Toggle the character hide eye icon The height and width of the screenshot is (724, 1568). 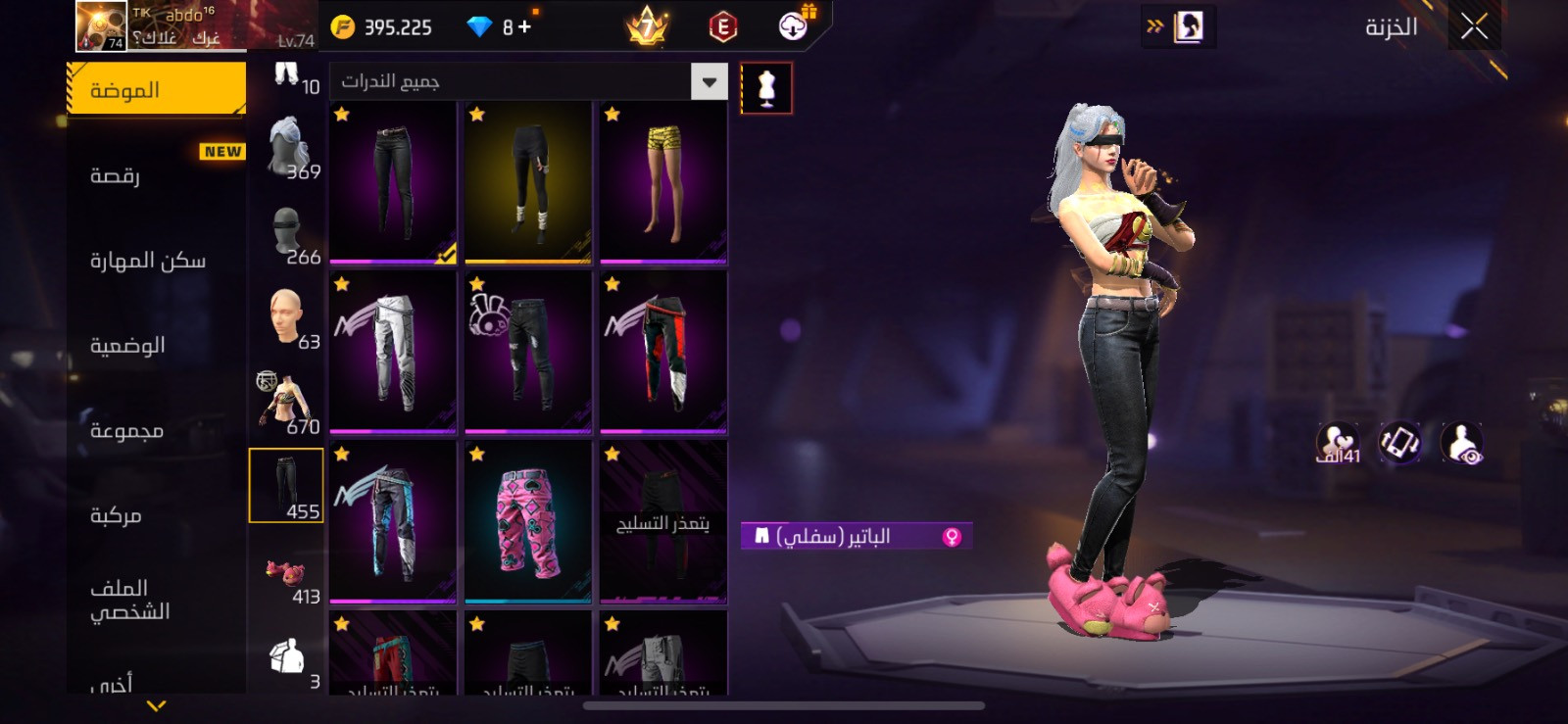click(x=1462, y=443)
